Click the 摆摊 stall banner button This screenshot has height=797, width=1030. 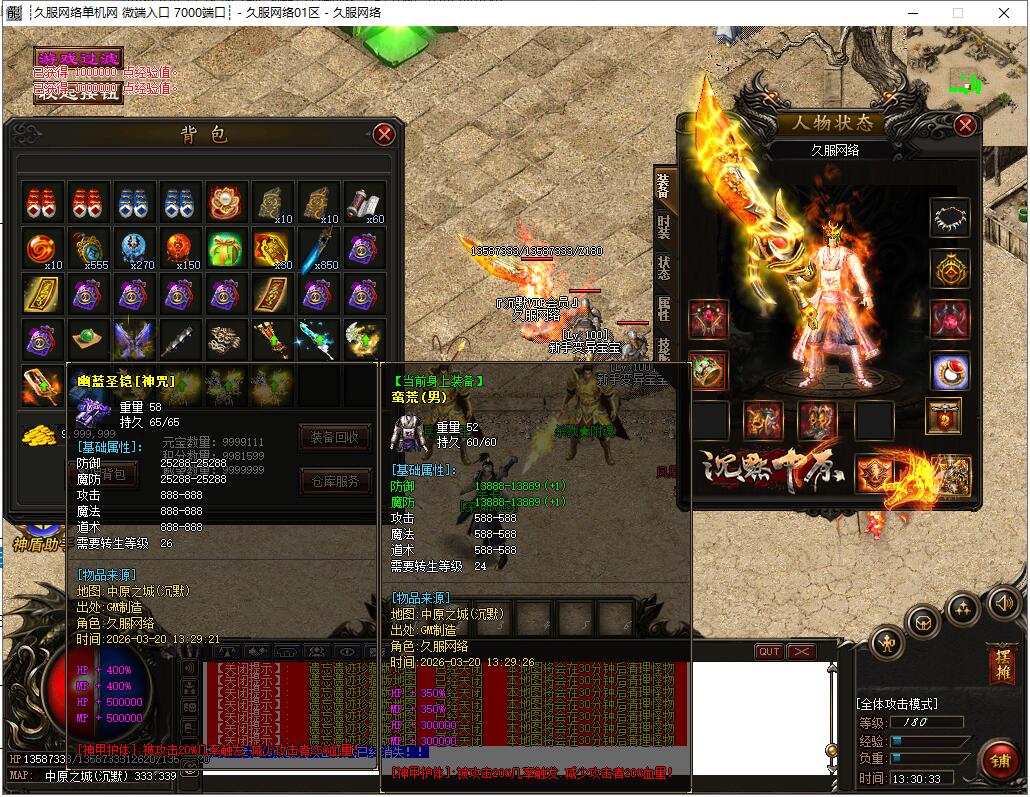pyautogui.click(x=1000, y=662)
